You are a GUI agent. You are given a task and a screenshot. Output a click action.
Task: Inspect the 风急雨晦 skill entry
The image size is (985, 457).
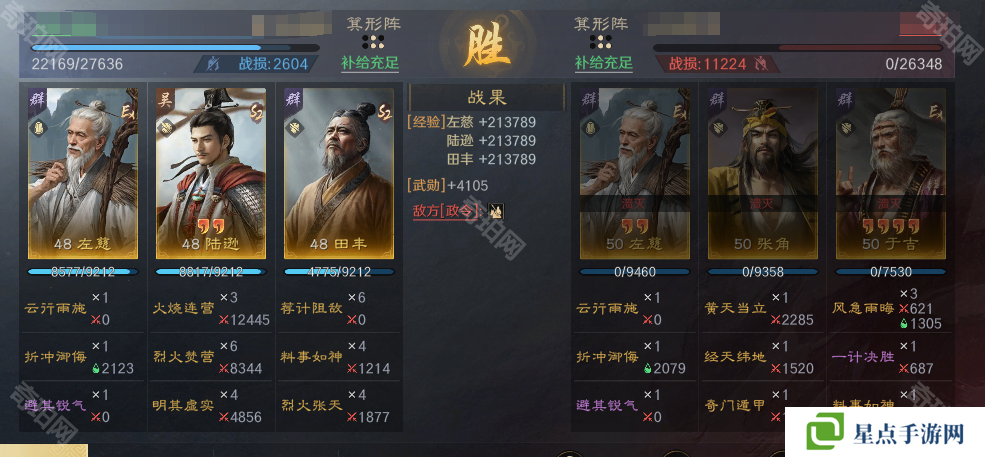861,309
